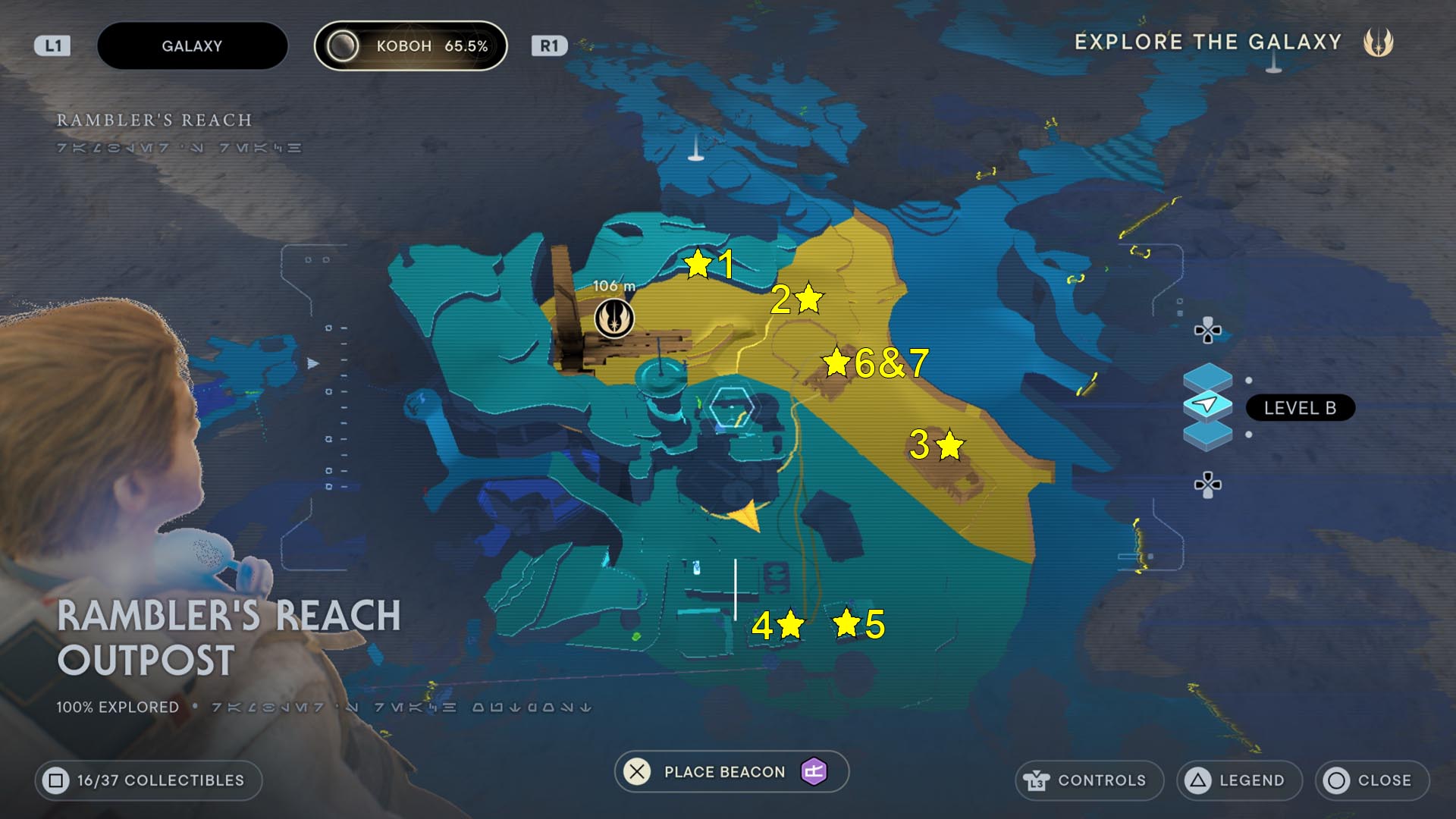Switch to the Galaxy tab
1456x819 pixels.
point(192,46)
